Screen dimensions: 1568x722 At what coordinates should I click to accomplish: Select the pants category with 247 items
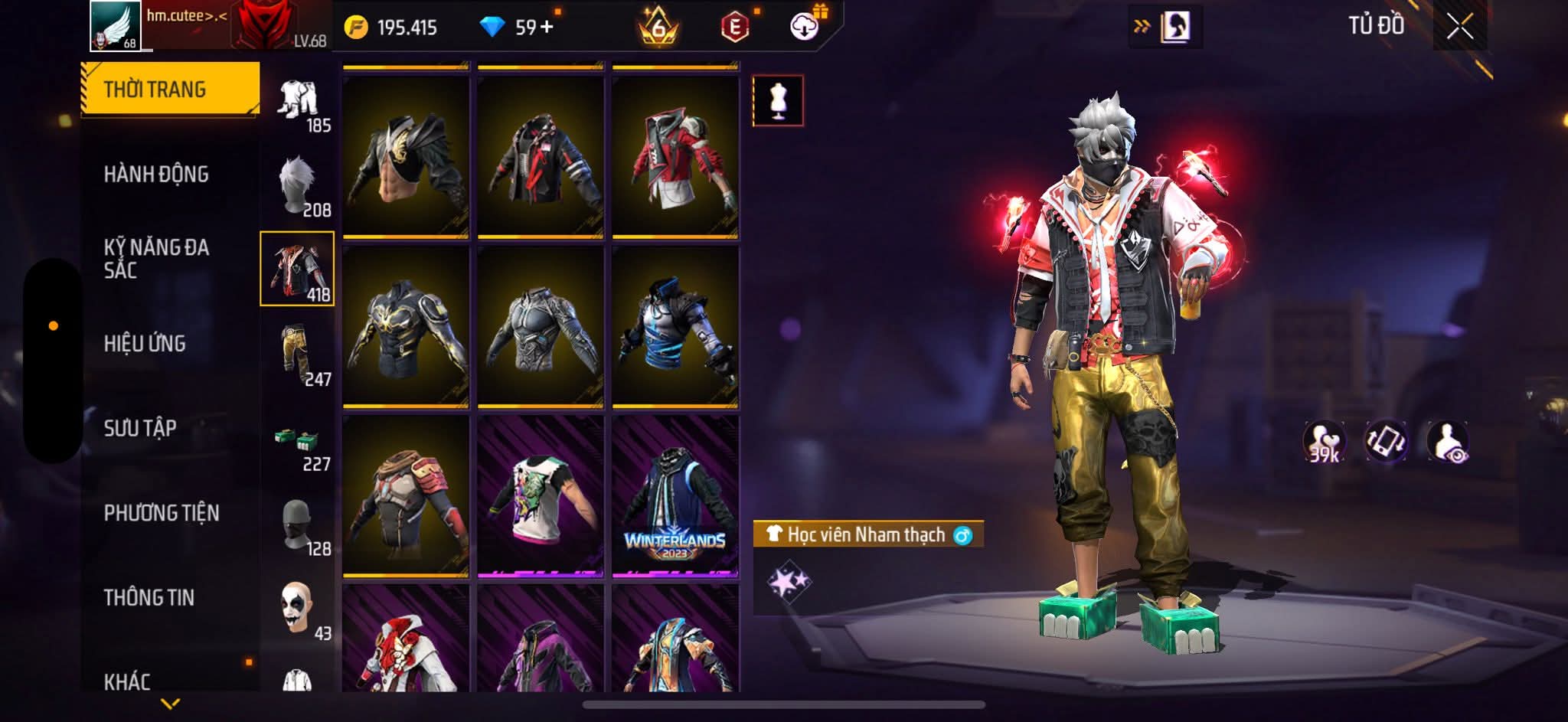[x=298, y=355]
